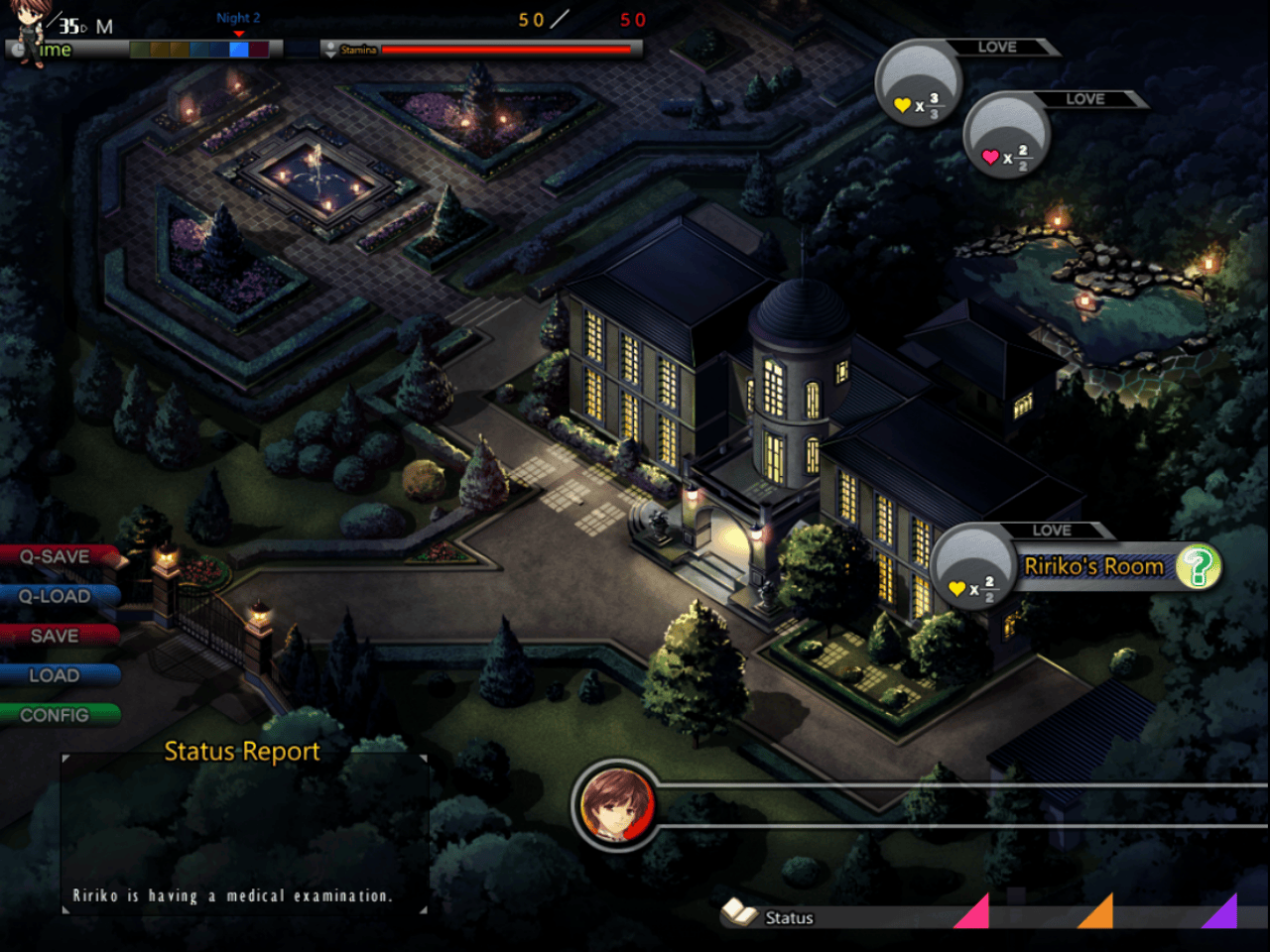Open the SAVE menu
1270x952 pixels.
point(56,637)
